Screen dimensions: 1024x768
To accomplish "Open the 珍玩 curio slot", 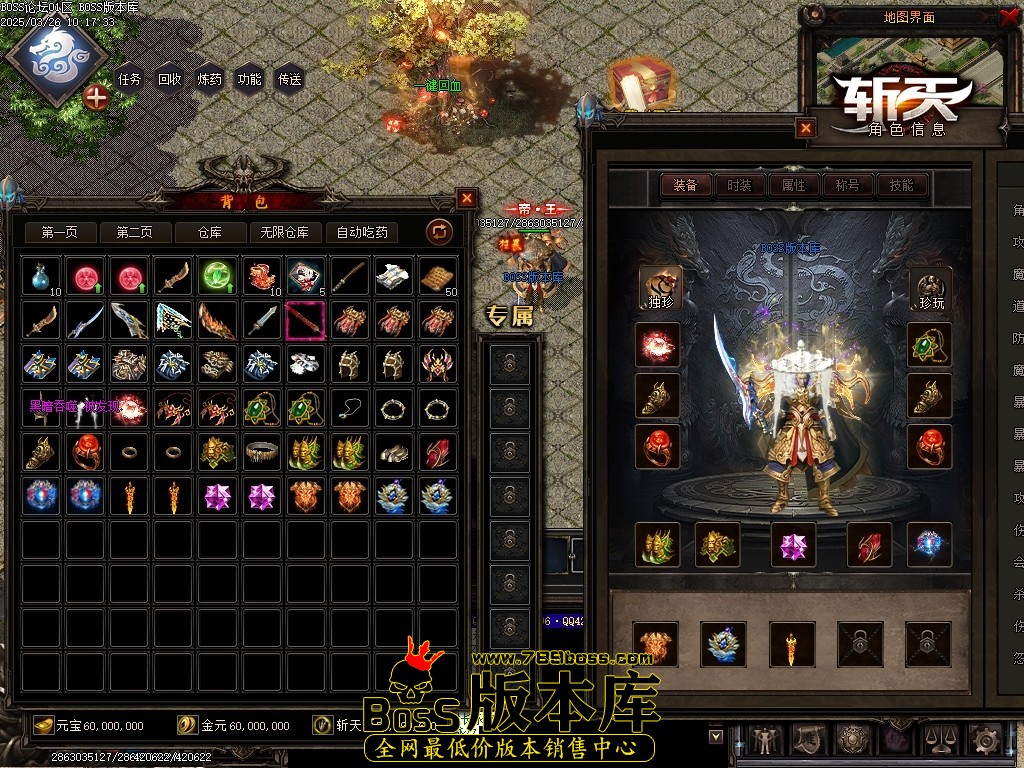I will coord(930,287).
